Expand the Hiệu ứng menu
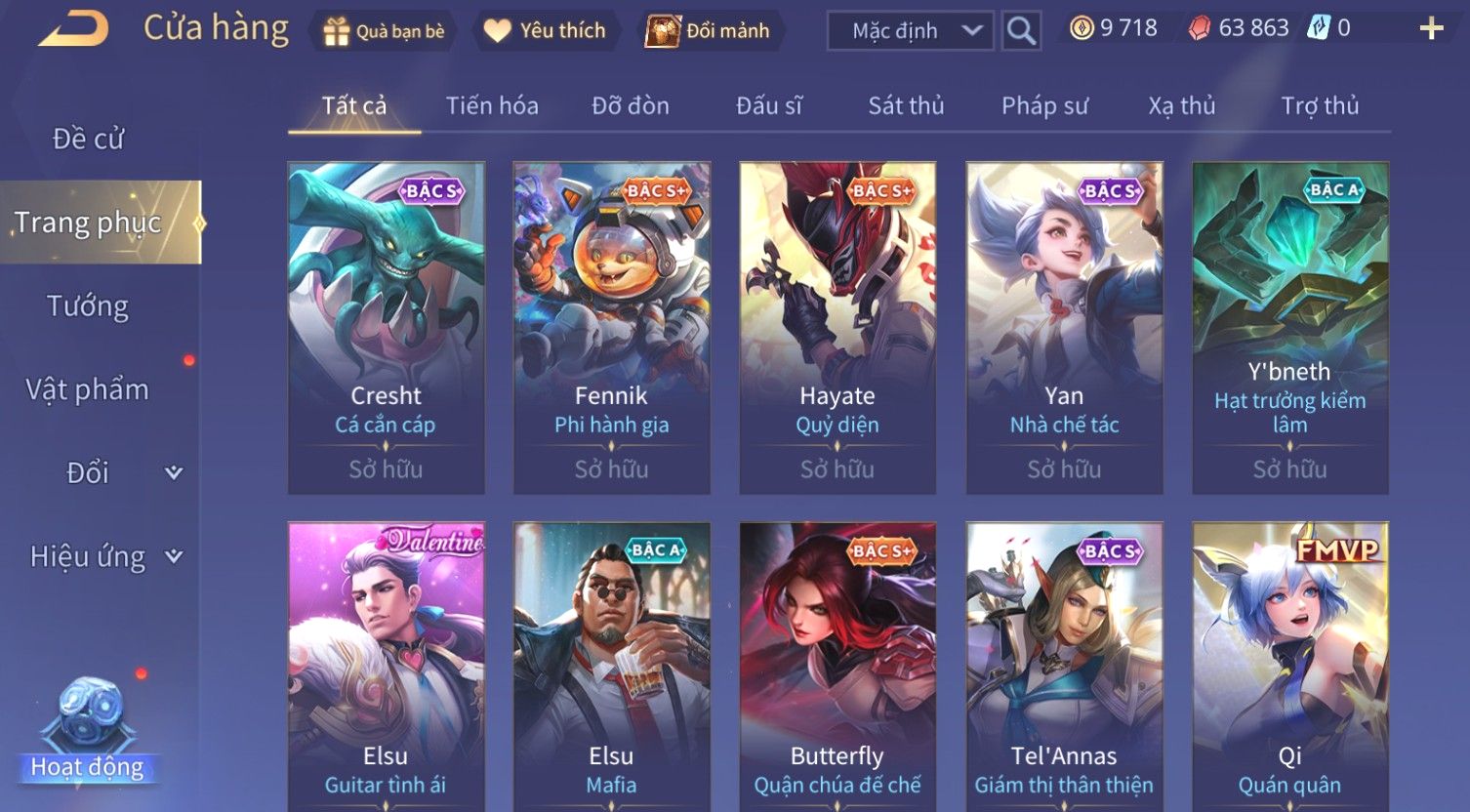 pyautogui.click(x=104, y=556)
